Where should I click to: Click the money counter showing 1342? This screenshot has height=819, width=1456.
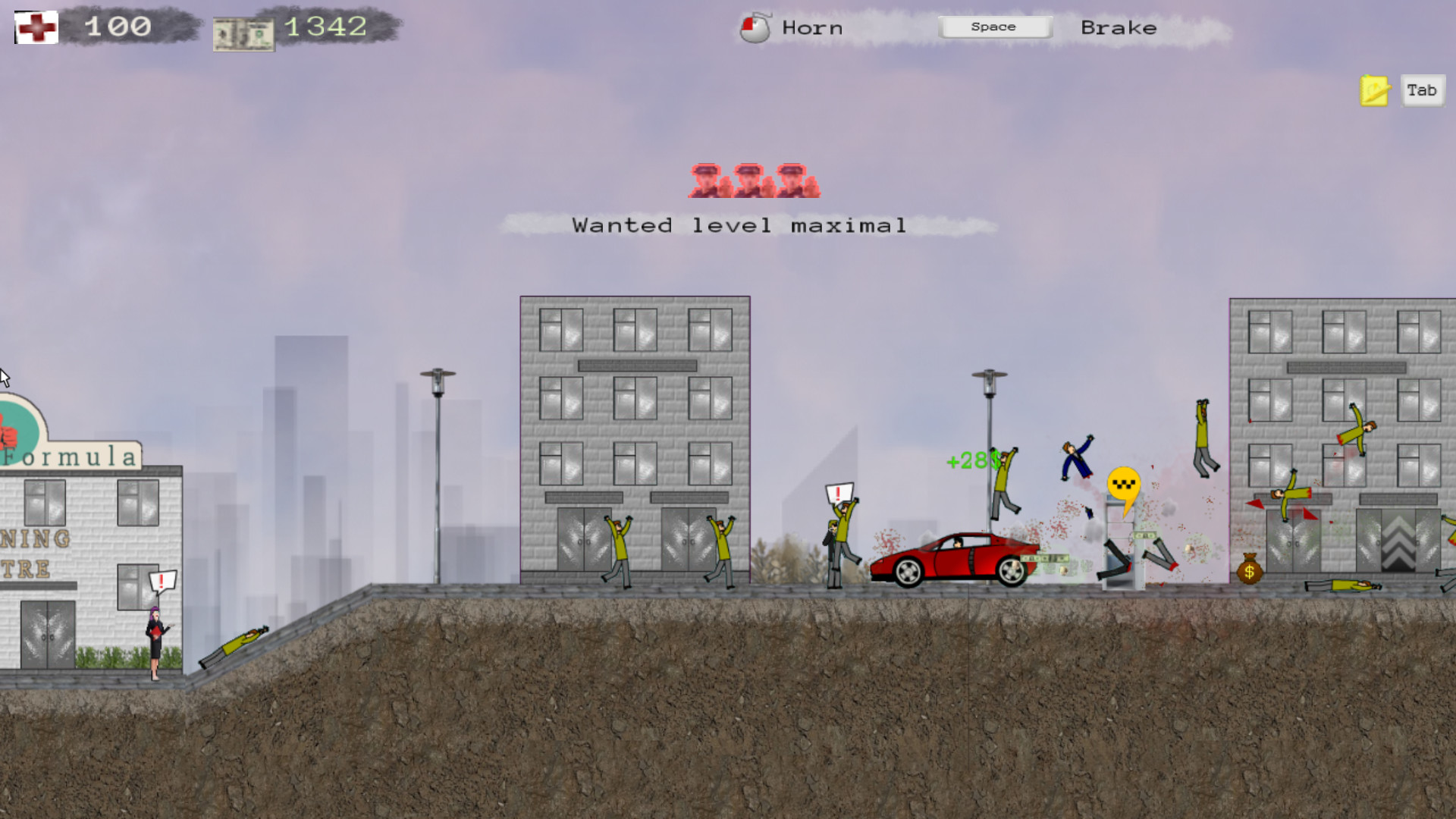tap(325, 27)
